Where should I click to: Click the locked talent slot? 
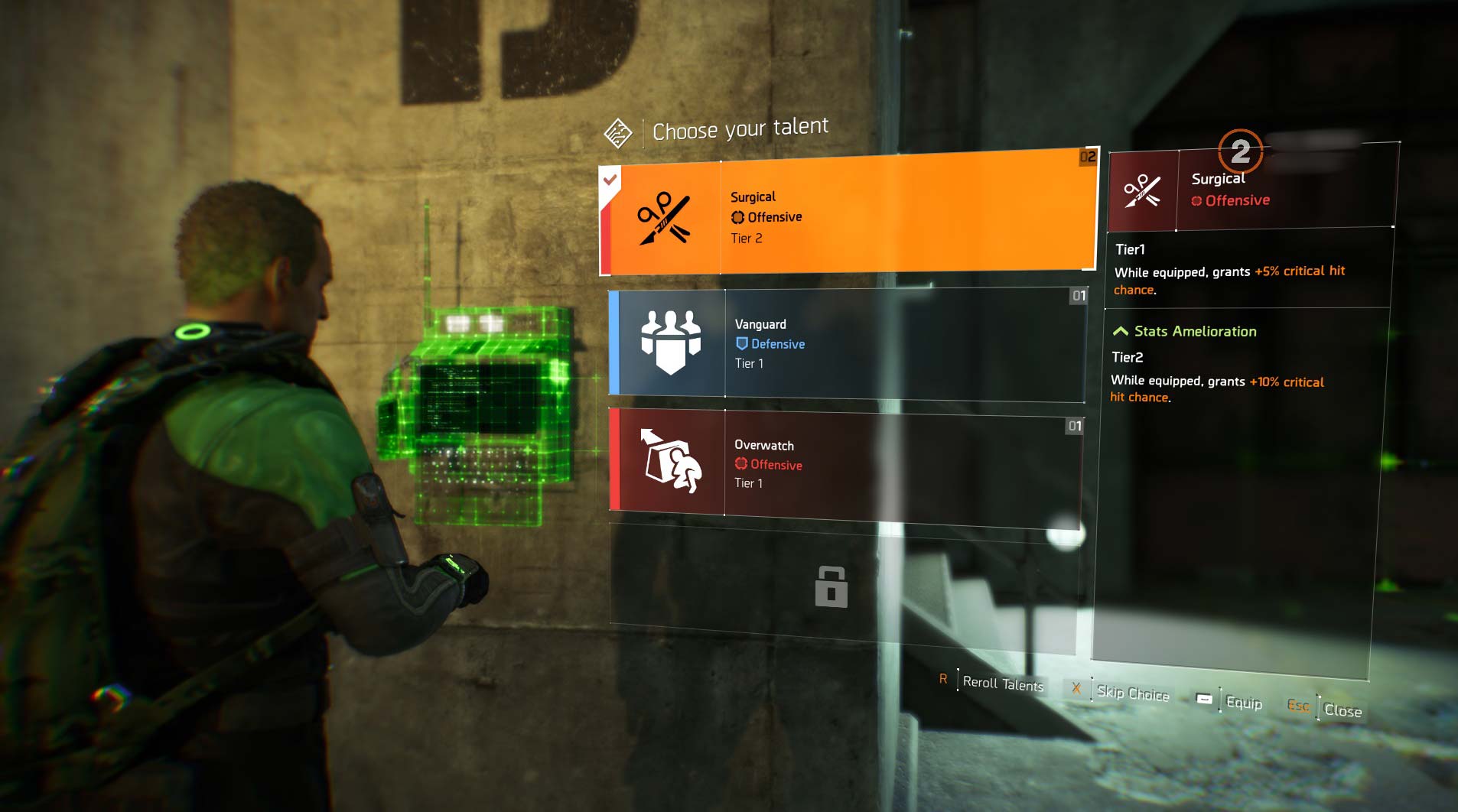point(832,587)
